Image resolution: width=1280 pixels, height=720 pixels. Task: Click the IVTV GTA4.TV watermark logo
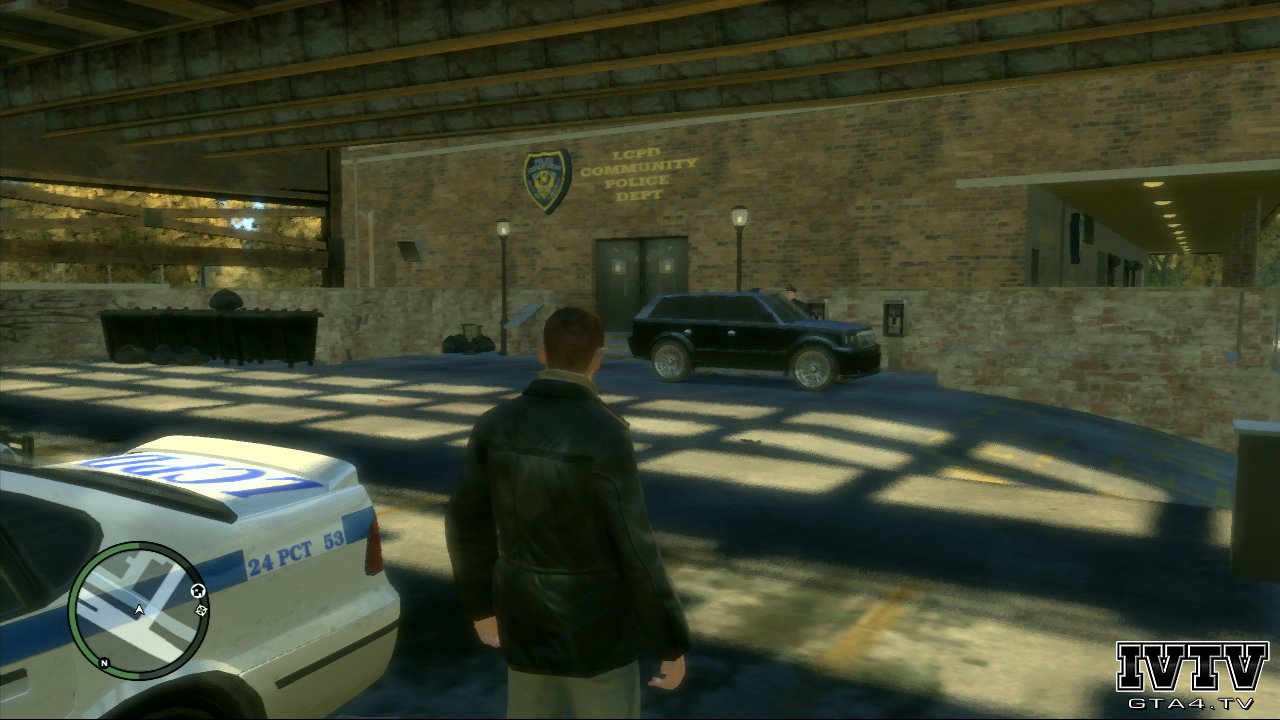point(1192,675)
